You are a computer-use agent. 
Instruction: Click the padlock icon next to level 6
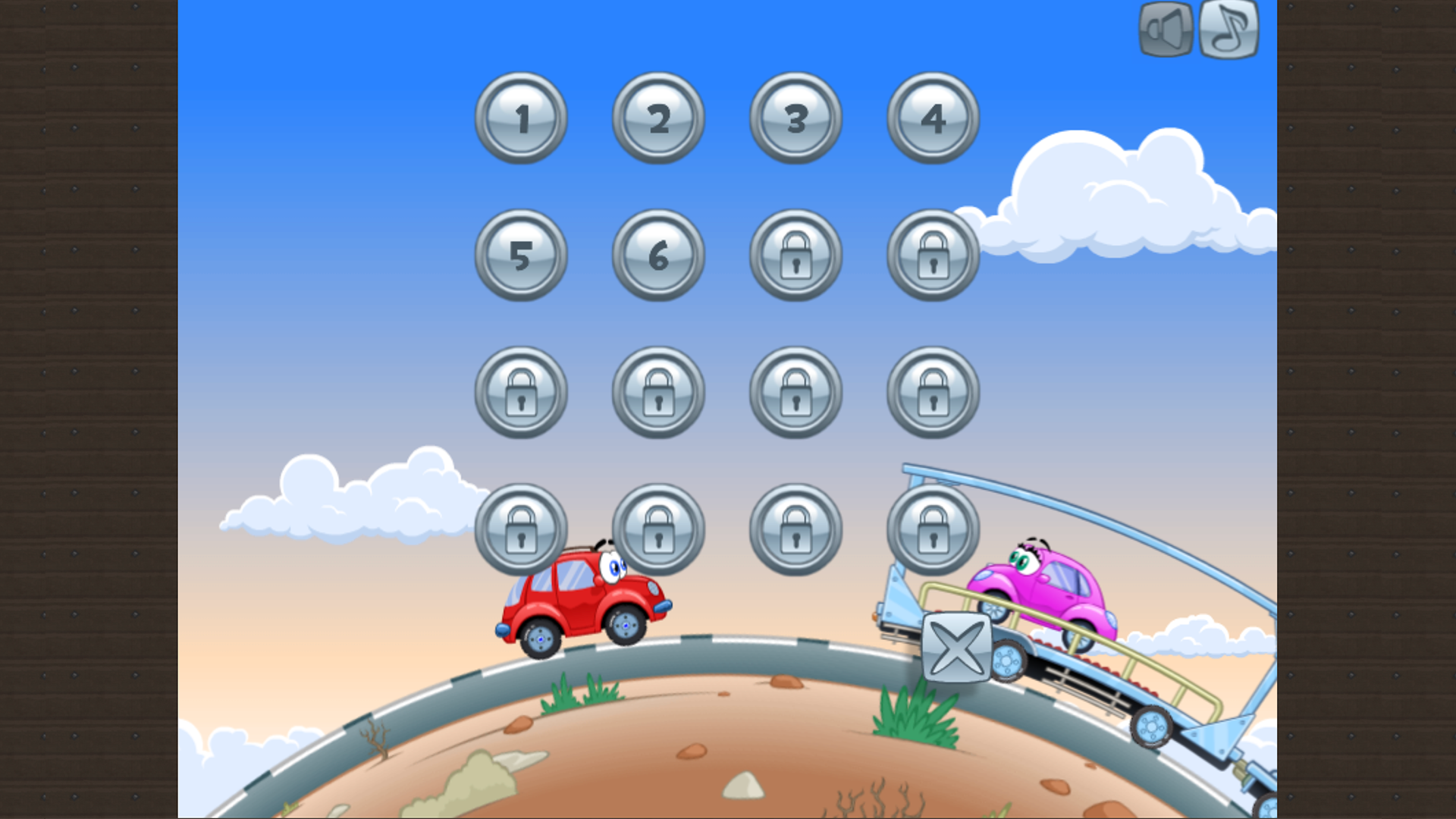coord(795,256)
